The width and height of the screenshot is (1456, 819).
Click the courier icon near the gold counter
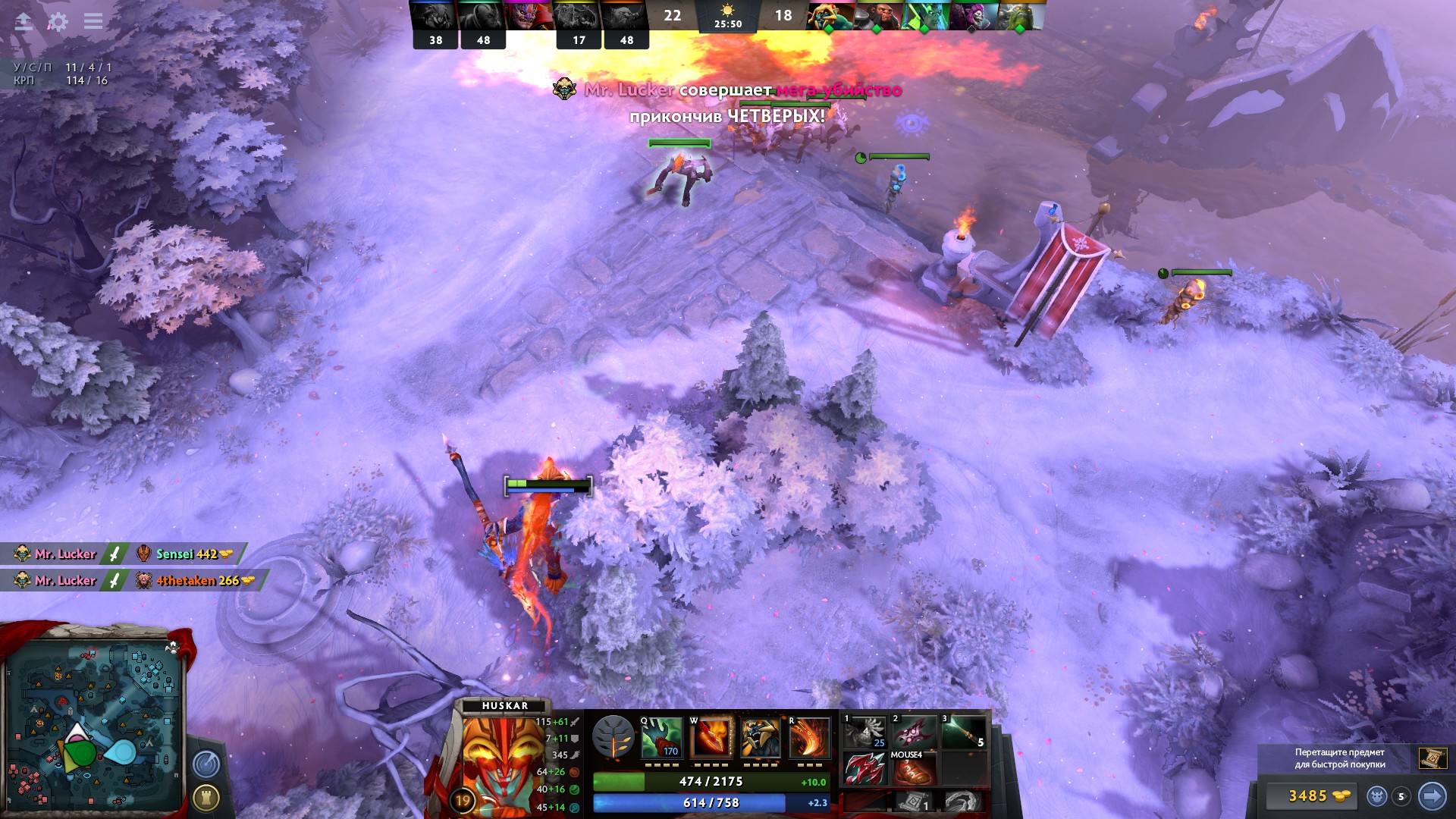point(1377,797)
